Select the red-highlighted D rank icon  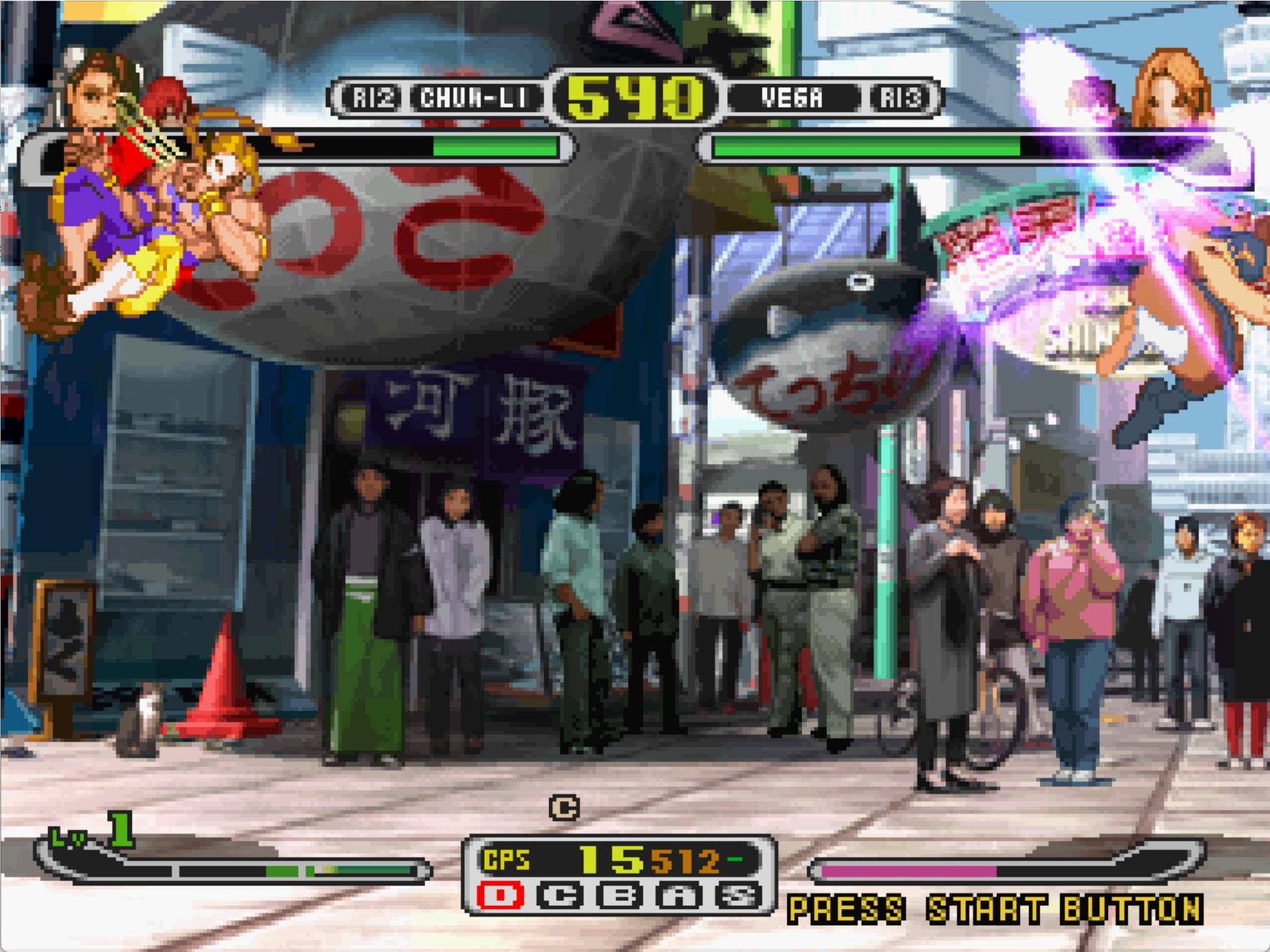pyautogui.click(x=500, y=896)
